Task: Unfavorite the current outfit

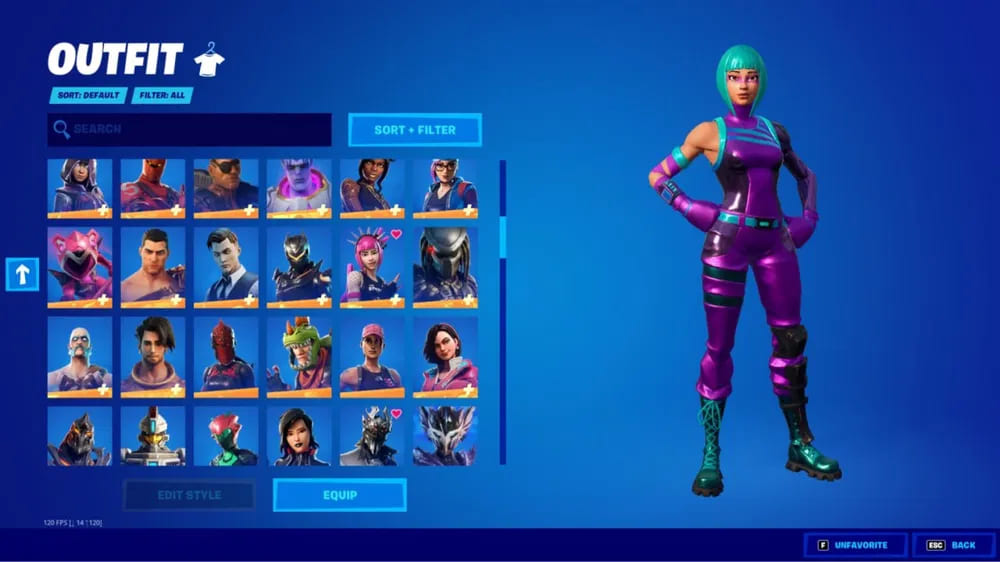Action: (x=856, y=545)
